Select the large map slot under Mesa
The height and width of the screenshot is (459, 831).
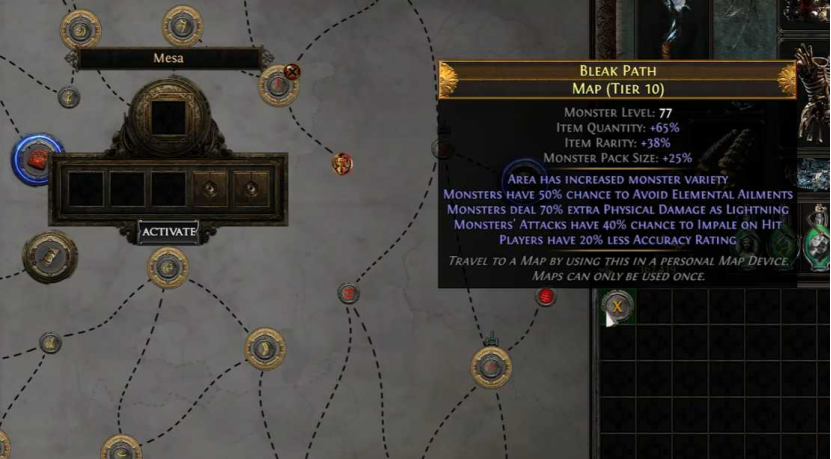(x=168, y=118)
